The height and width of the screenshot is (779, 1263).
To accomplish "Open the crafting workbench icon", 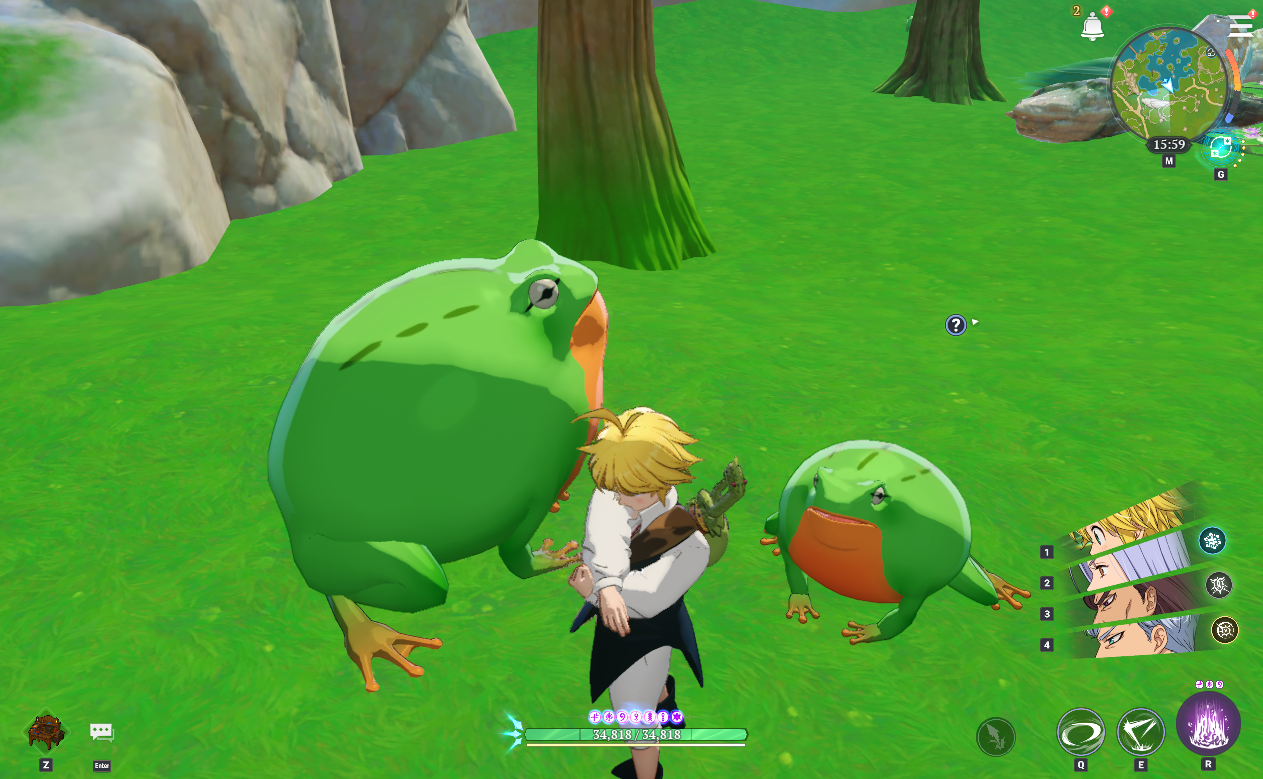I will click(x=46, y=731).
